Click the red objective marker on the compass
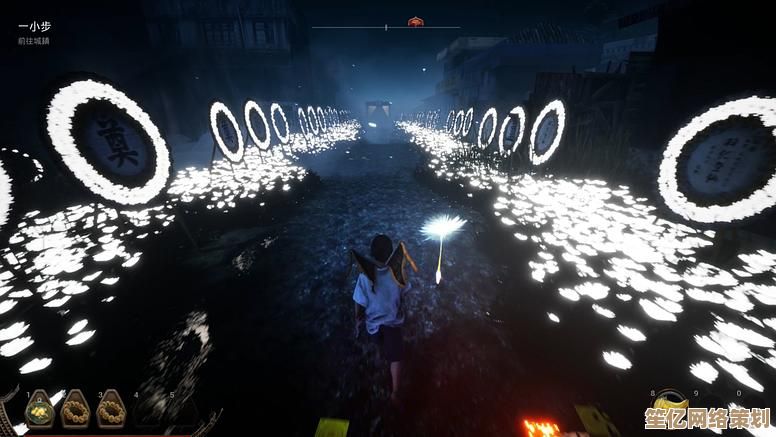776x437 pixels. [416, 22]
